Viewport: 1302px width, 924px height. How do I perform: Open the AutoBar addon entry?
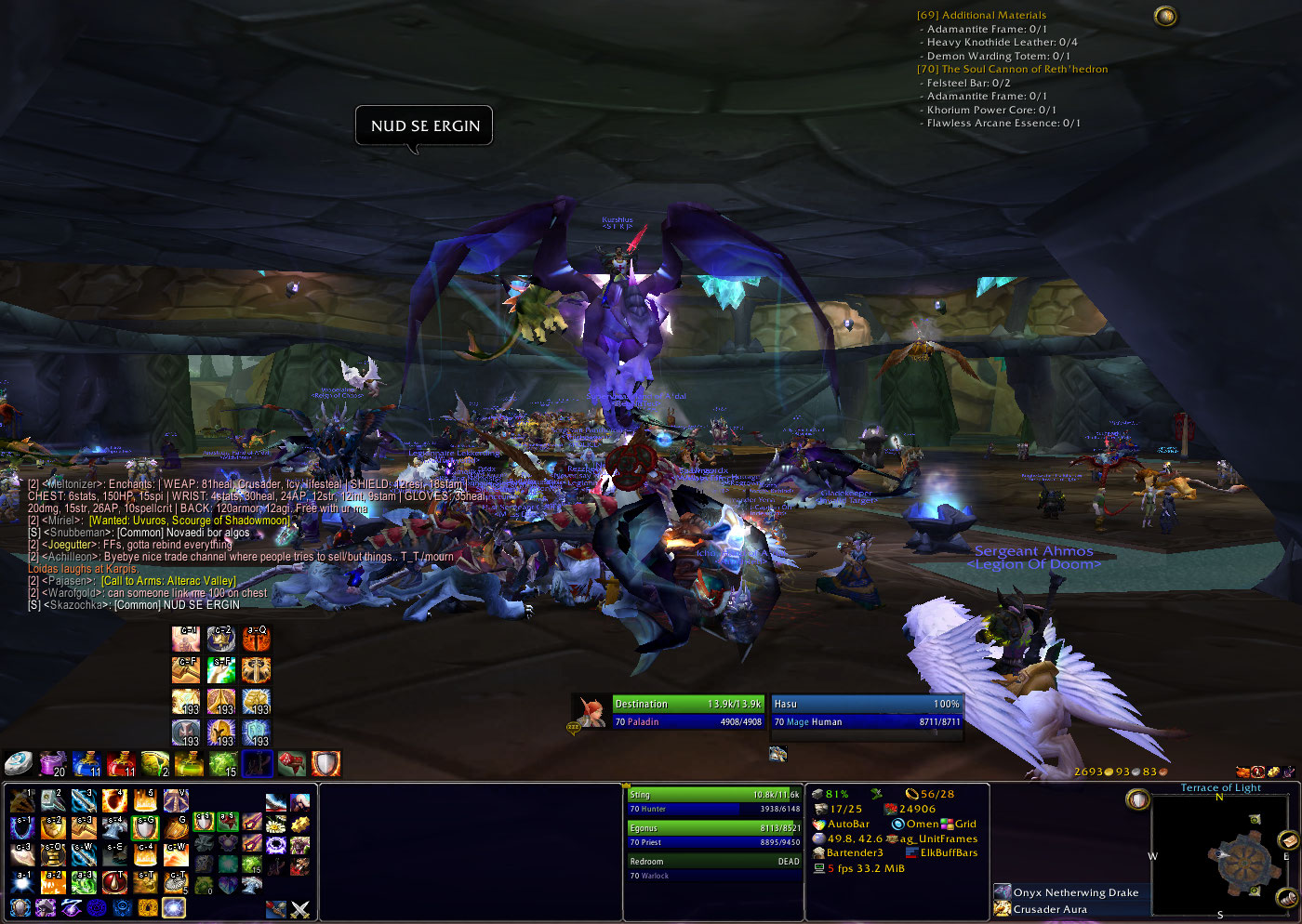coord(848,824)
